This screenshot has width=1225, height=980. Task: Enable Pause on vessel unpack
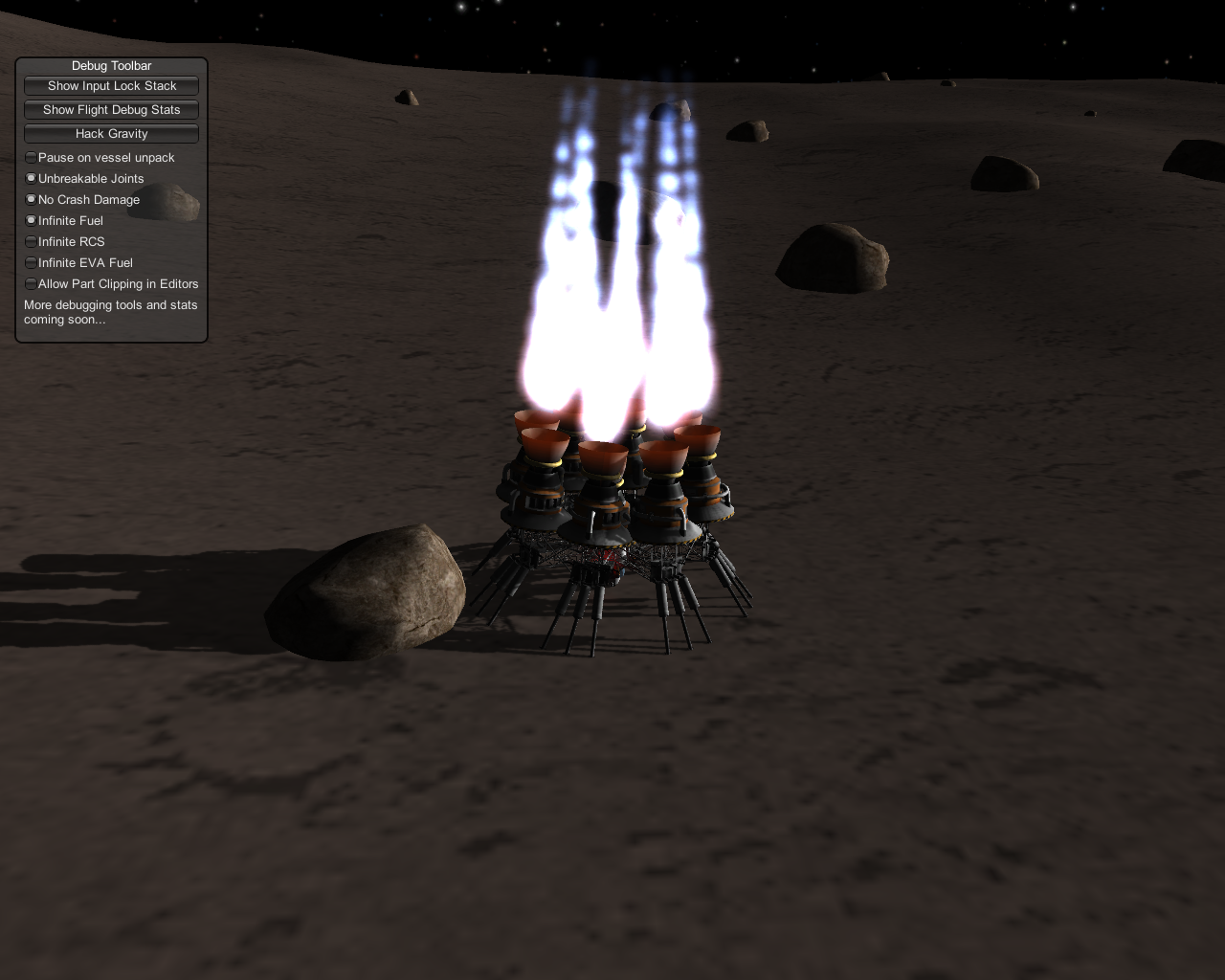point(31,157)
